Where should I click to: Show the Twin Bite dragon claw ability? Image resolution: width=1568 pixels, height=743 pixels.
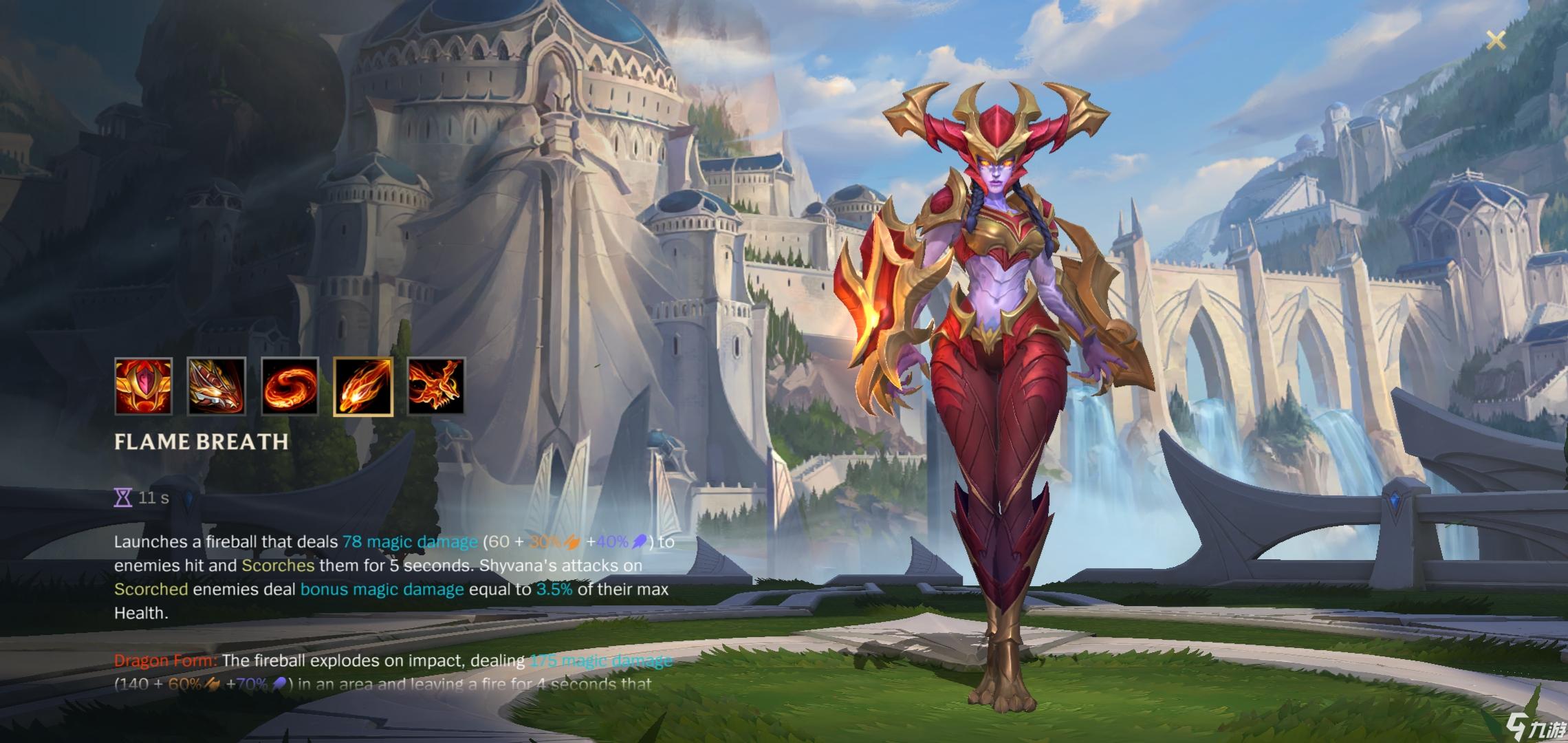click(x=217, y=386)
